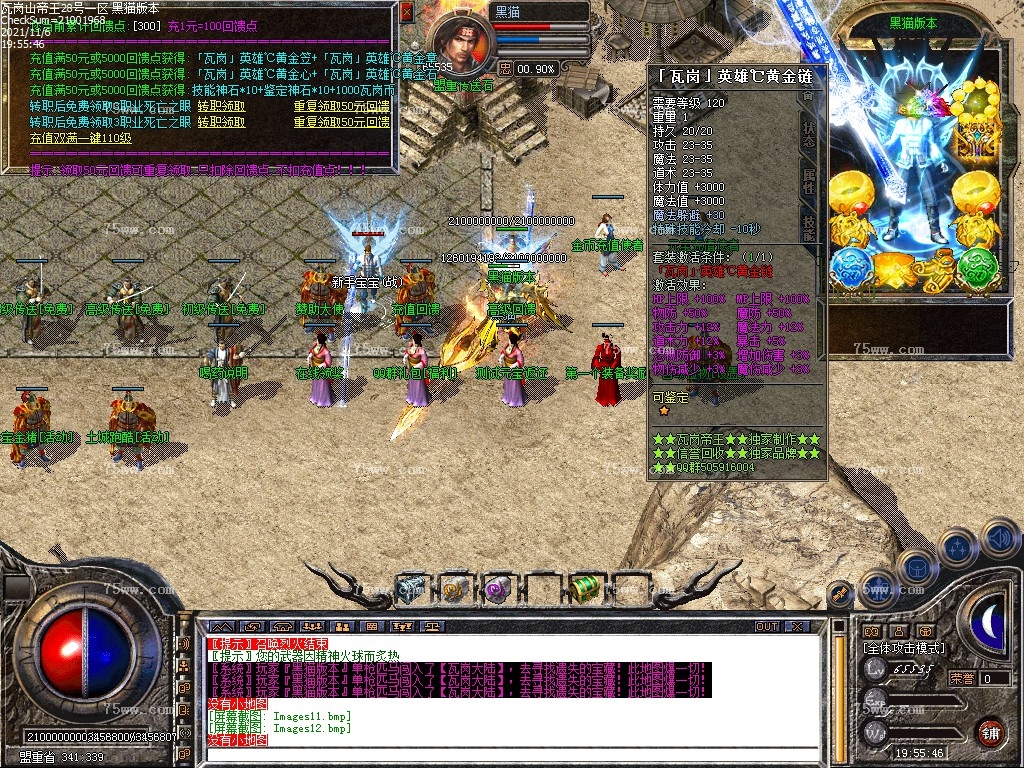Click the sound speaker round button
The width and height of the screenshot is (1024, 768).
coord(1000,537)
